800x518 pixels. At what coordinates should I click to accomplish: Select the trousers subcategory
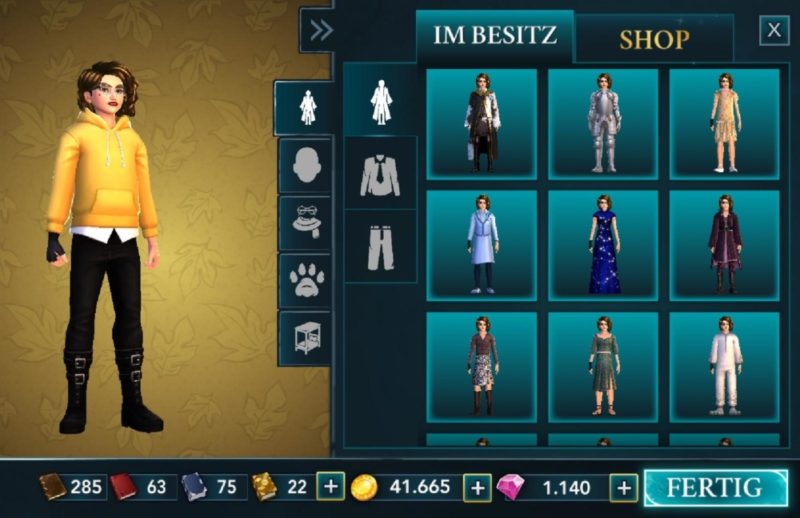pyautogui.click(x=380, y=246)
